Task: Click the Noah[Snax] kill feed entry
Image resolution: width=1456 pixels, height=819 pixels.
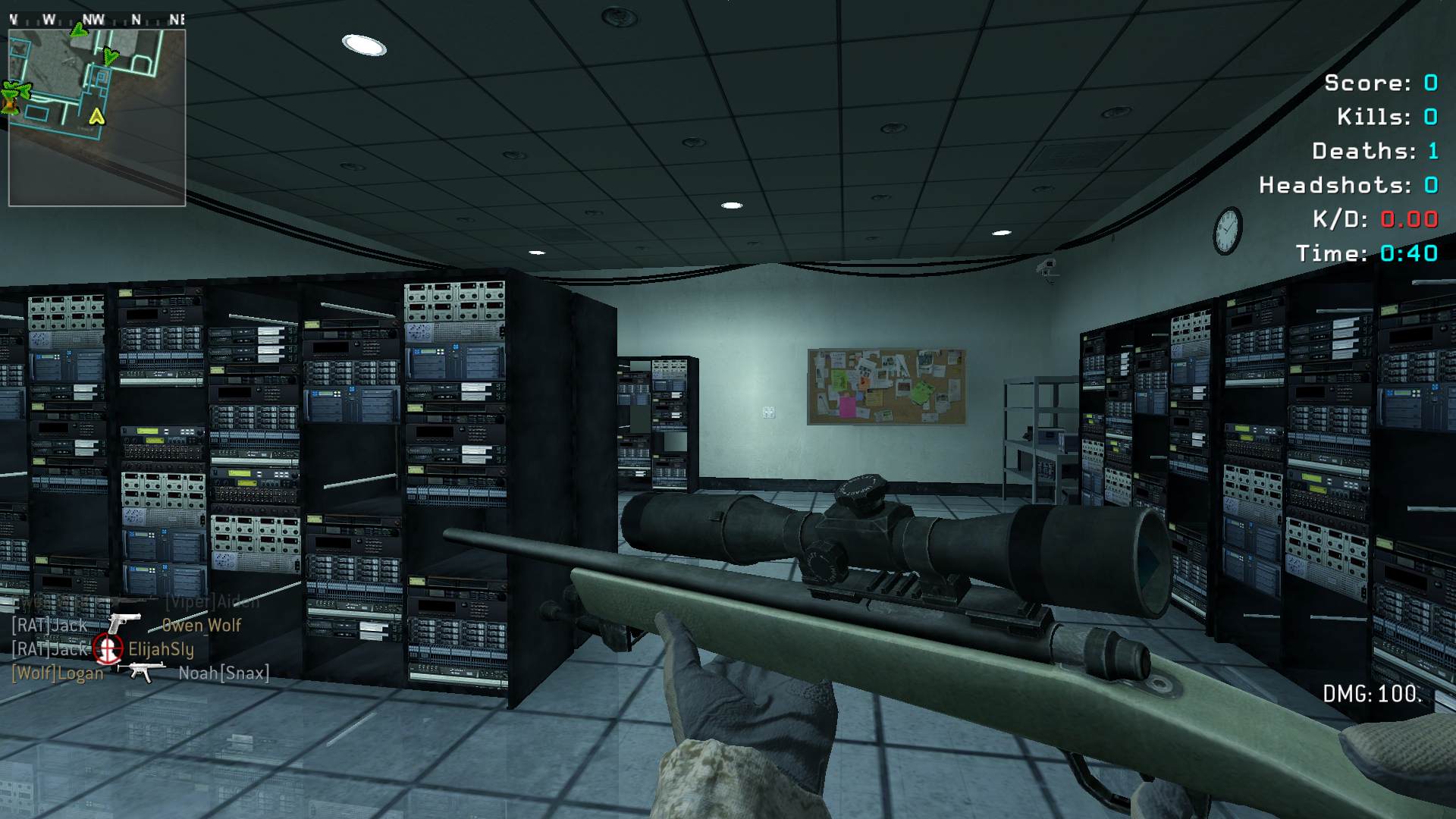Action: pos(140,673)
